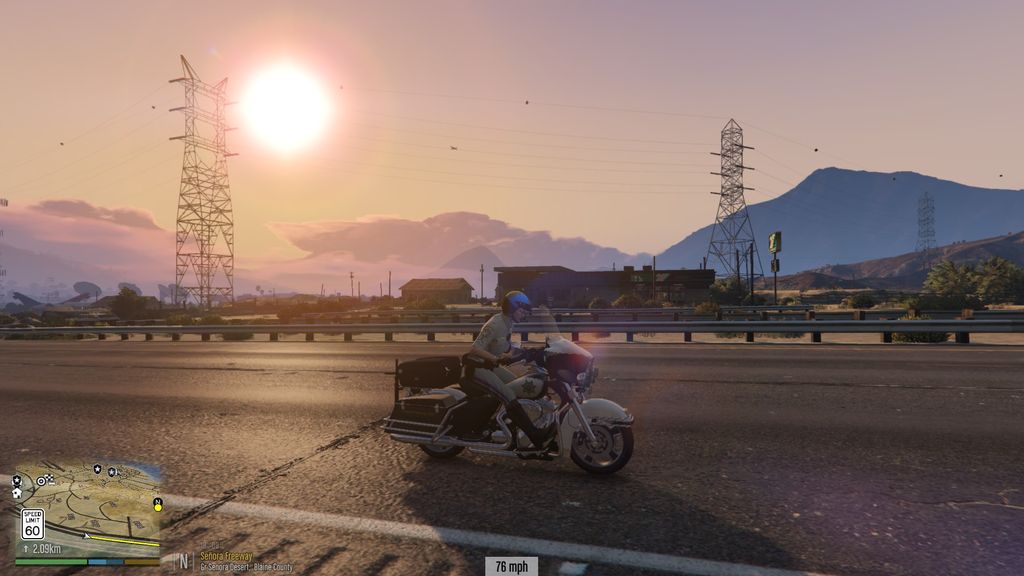The height and width of the screenshot is (576, 1024).
Task: Select the target circle blip on minimap
Action: pyautogui.click(x=41, y=481)
